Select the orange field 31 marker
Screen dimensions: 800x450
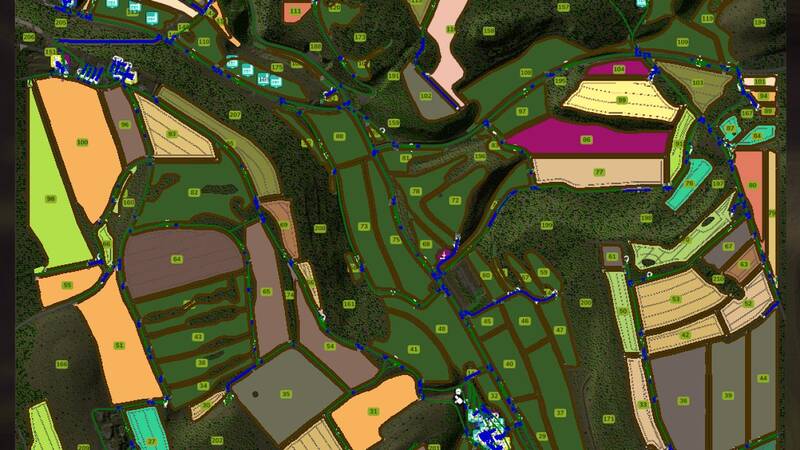pyautogui.click(x=373, y=411)
